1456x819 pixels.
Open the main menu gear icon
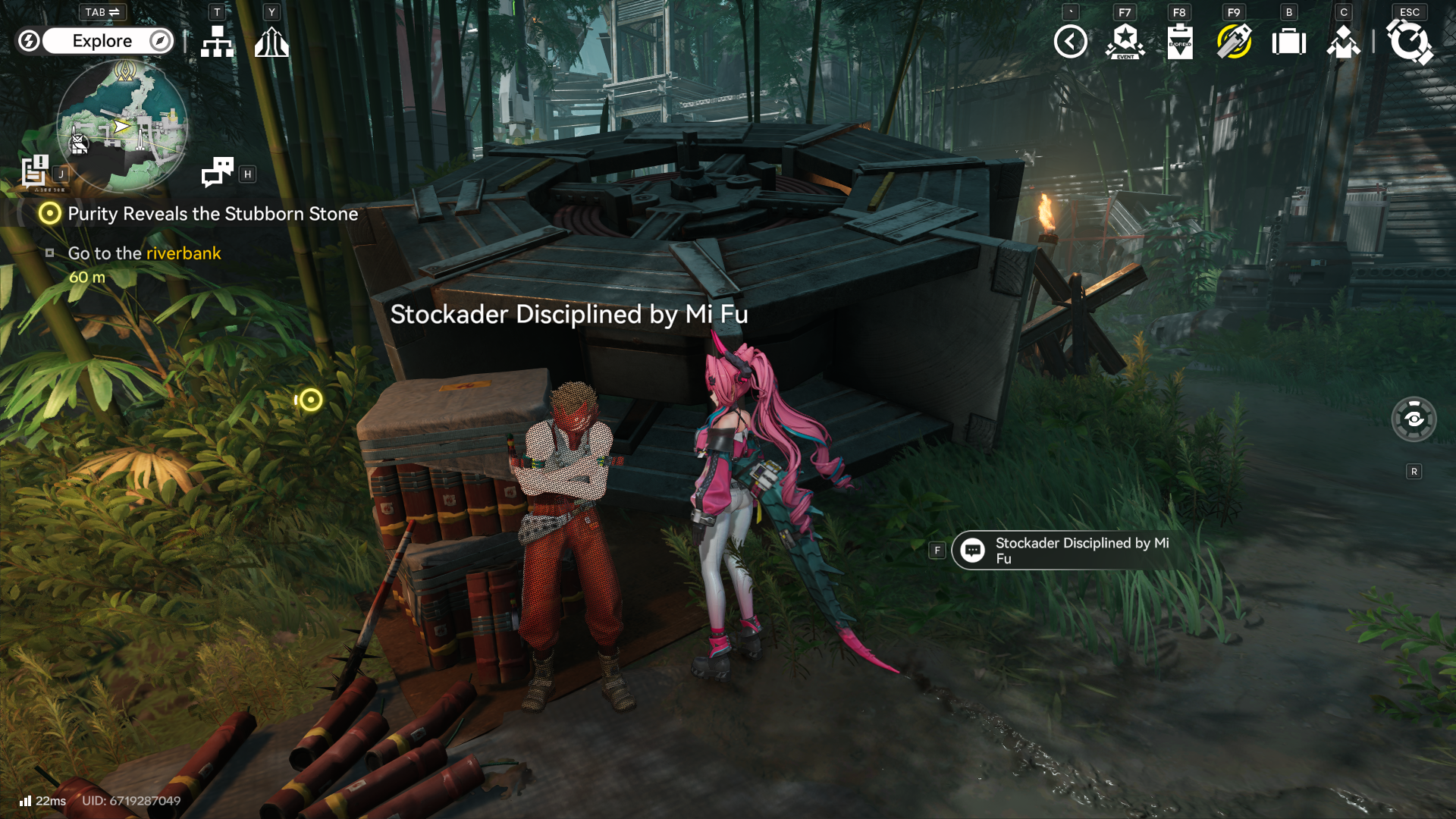pyautogui.click(x=1409, y=42)
